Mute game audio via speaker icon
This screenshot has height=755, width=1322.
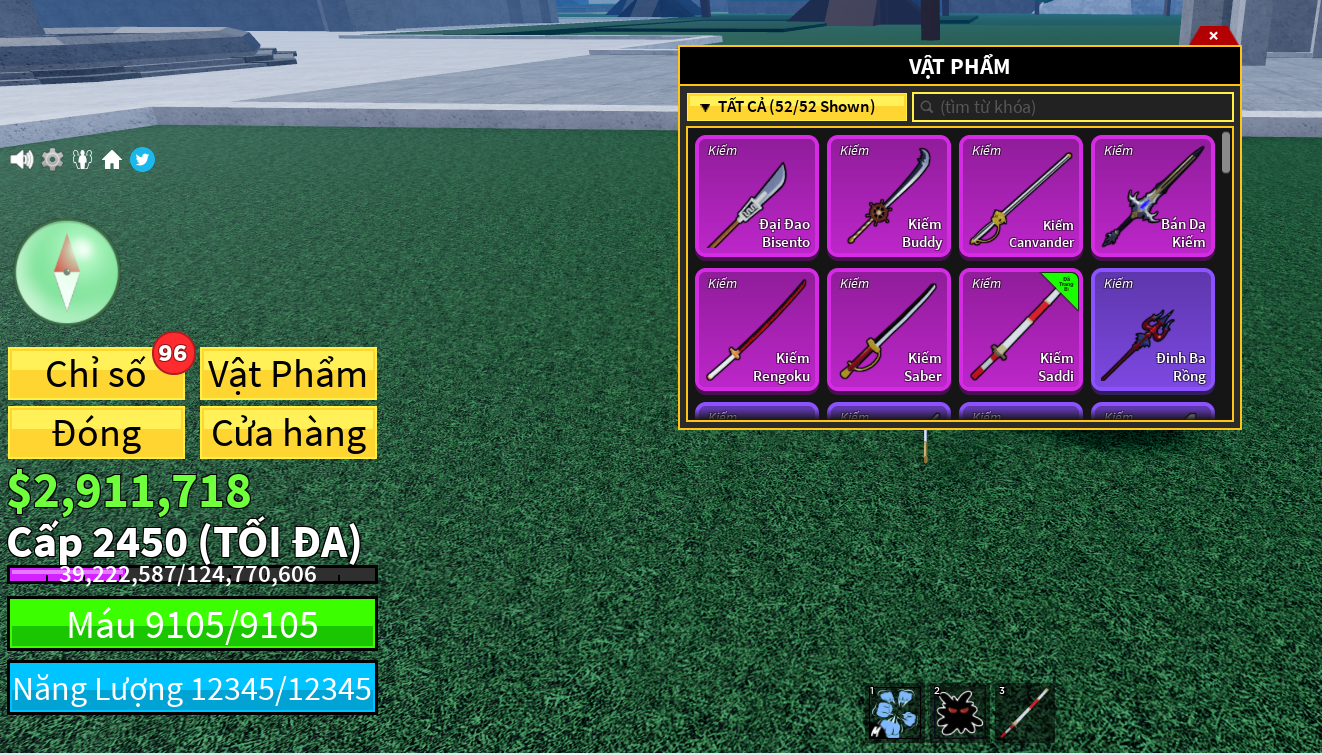21,159
